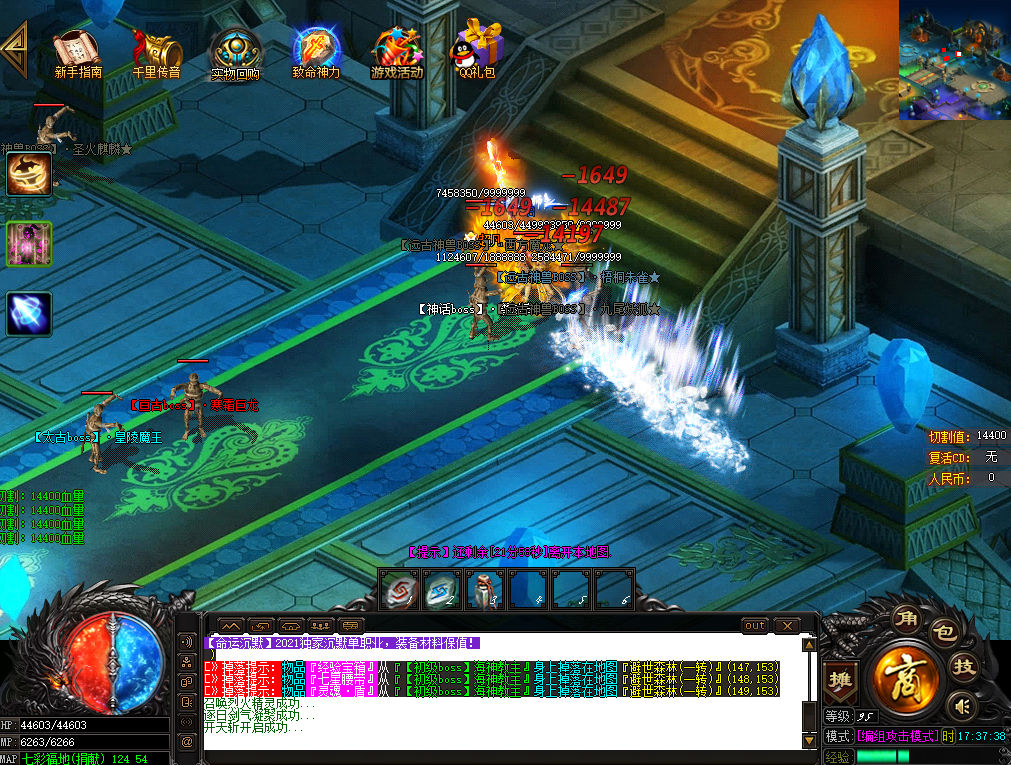This screenshot has height=765, width=1011.
Task: Activate the pink caged figure skill icon
Action: pos(29,244)
